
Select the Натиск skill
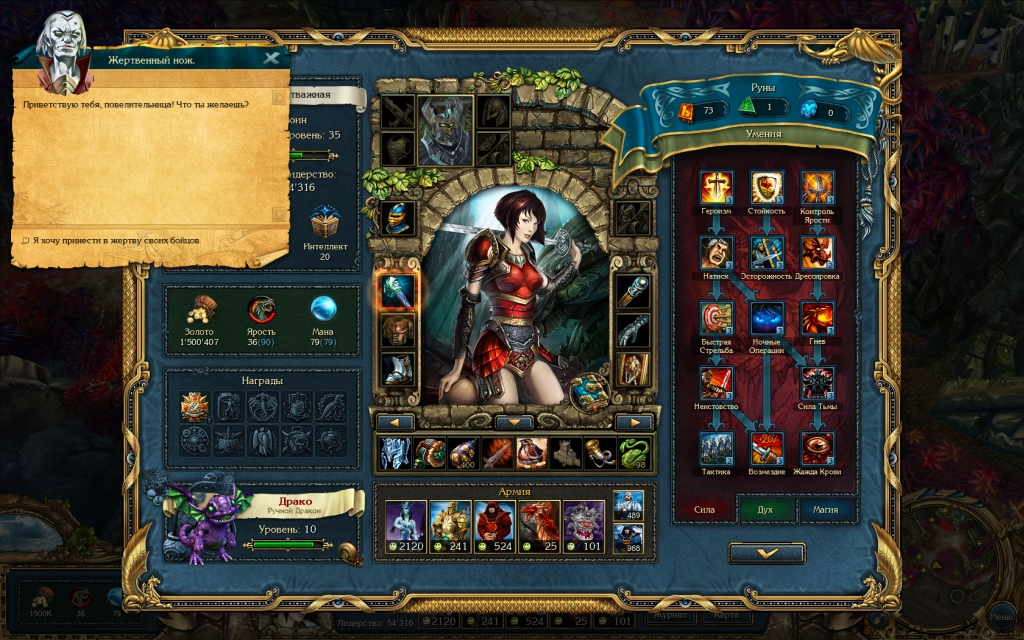click(717, 252)
